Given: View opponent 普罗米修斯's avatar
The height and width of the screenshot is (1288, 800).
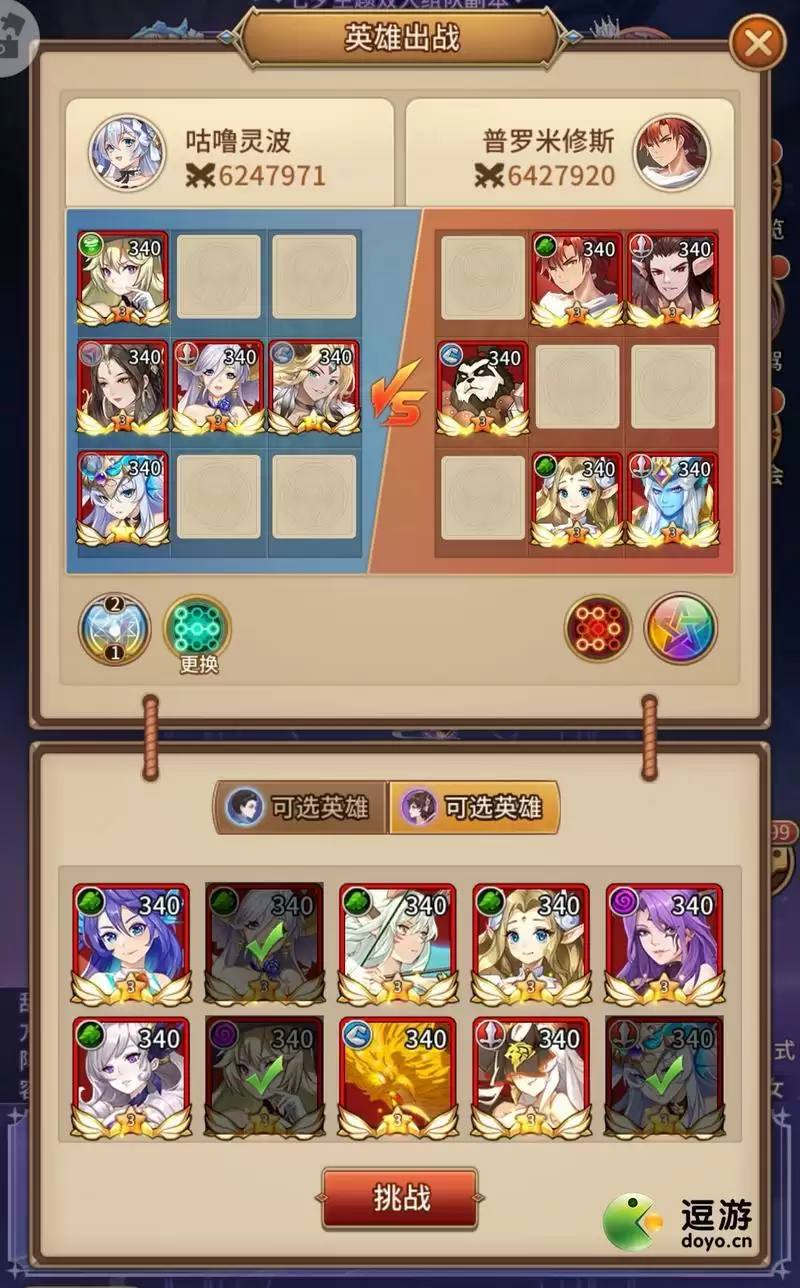Looking at the screenshot, I should click(x=671, y=153).
